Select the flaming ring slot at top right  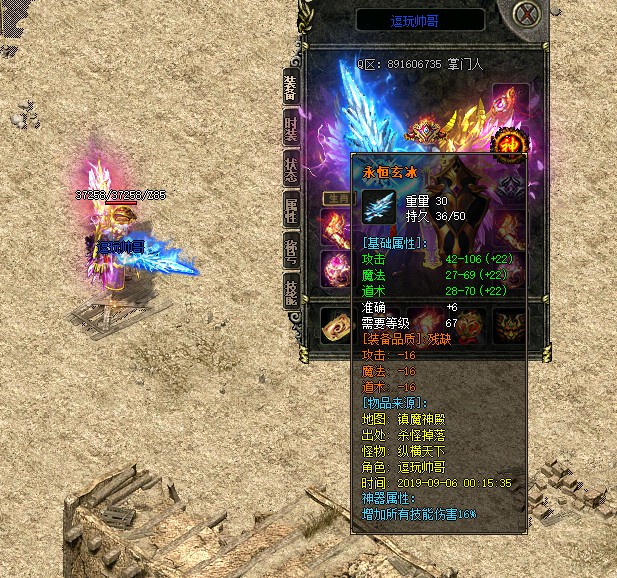[510, 98]
